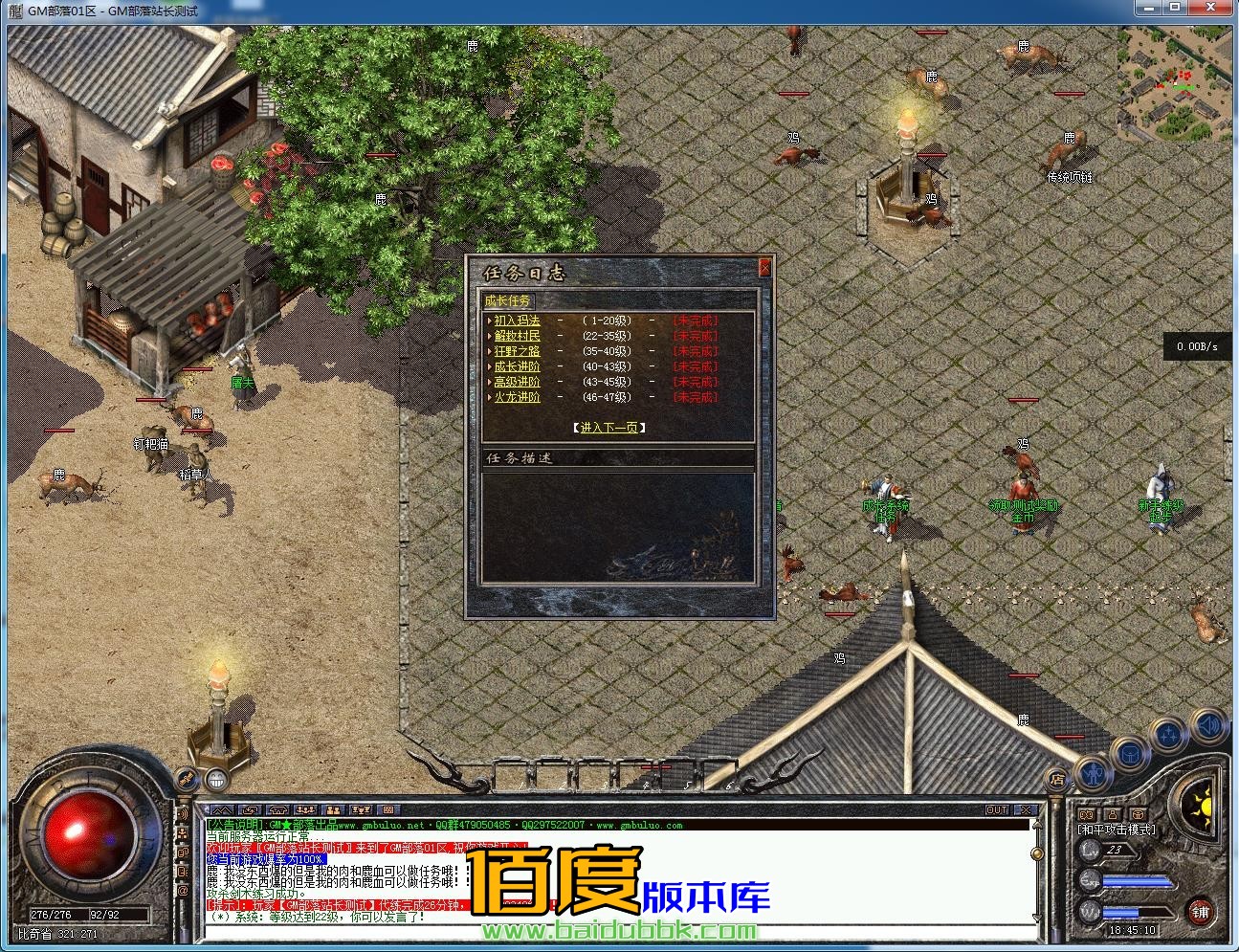Image resolution: width=1239 pixels, height=952 pixels.
Task: Open the character equipment round button
Action: pos(1091,771)
